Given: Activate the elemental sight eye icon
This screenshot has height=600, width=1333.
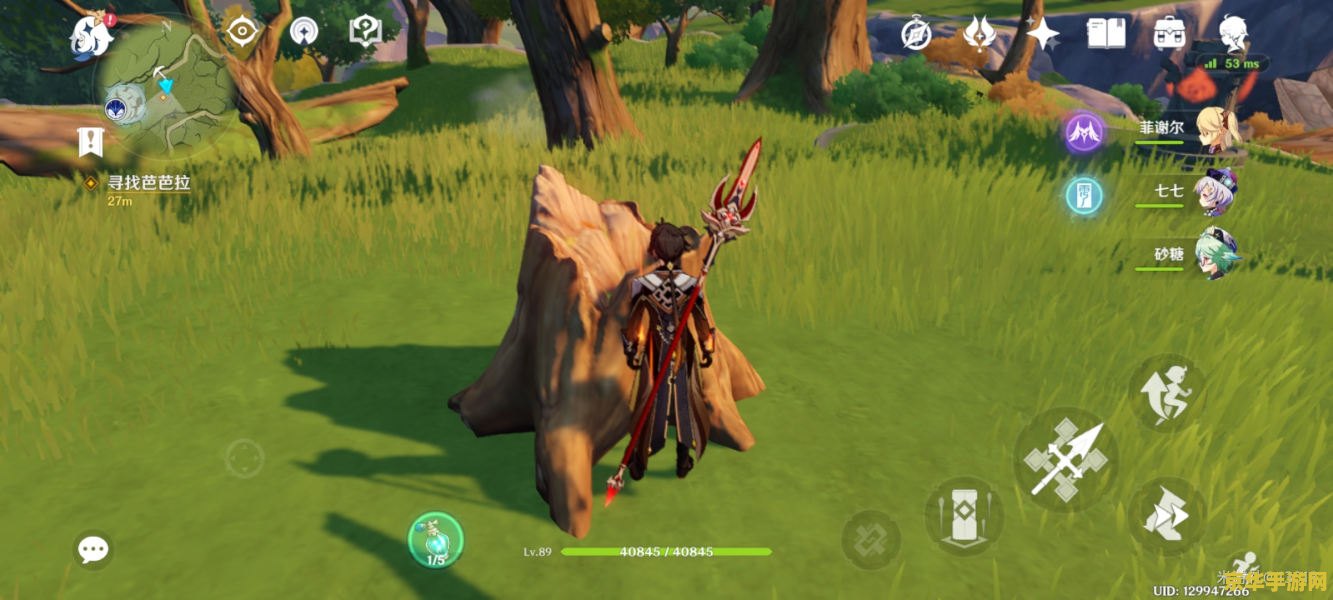Looking at the screenshot, I should (x=242, y=32).
